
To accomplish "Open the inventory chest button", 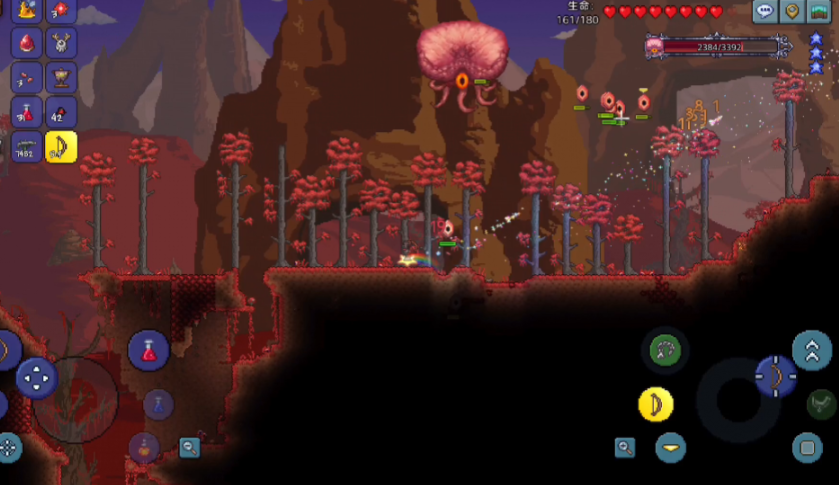I will coord(820,11).
